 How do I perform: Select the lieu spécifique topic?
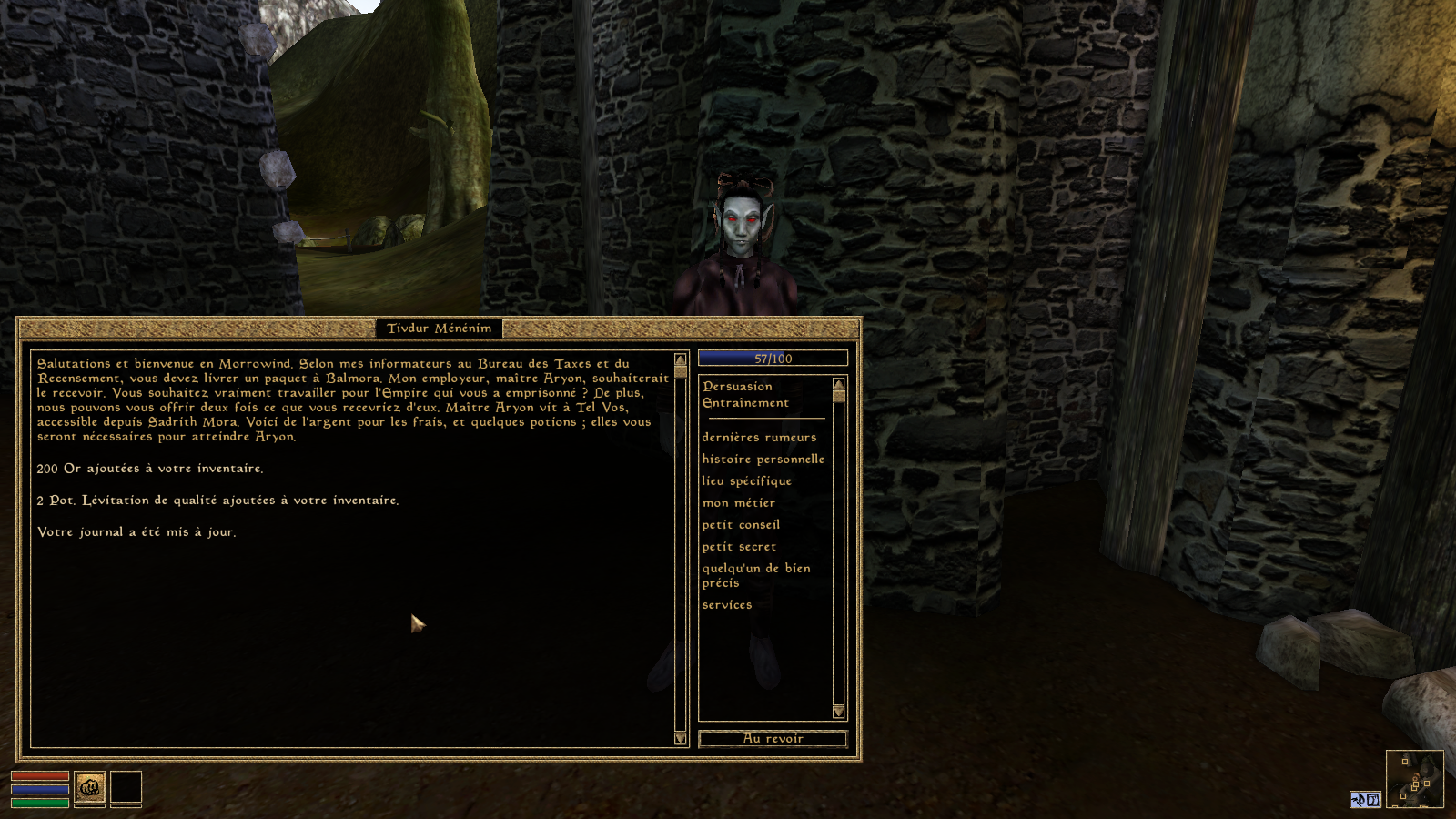[x=746, y=481]
